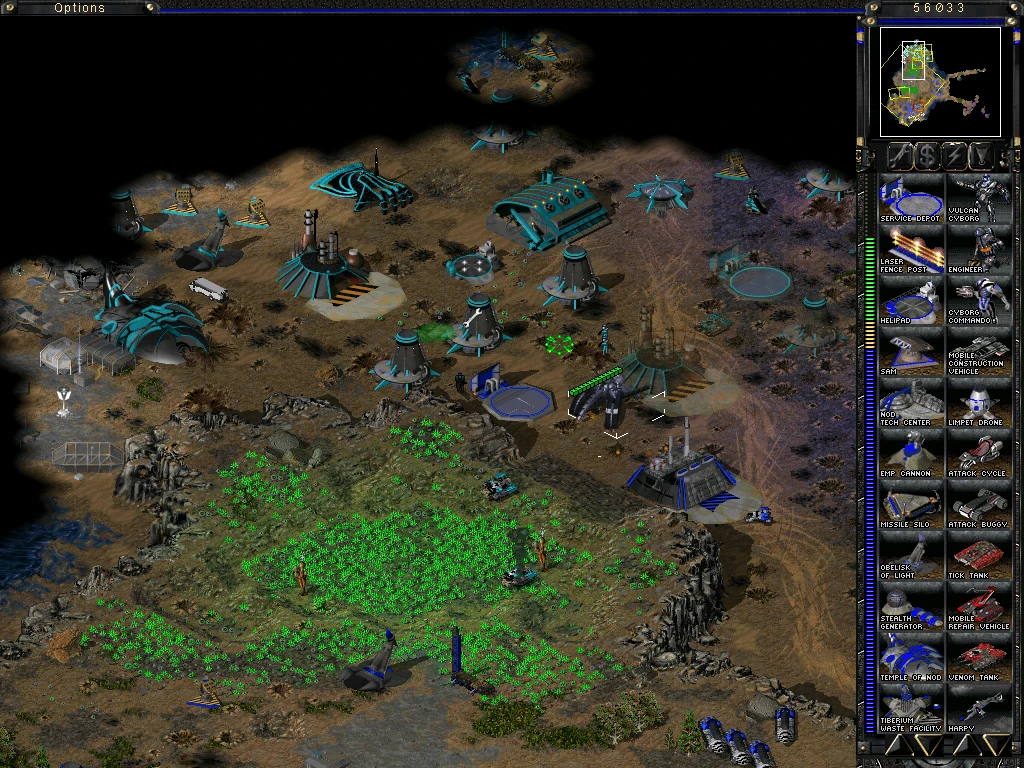Produce a Tick Tank
Image resolution: width=1024 pixels, height=768 pixels.
(x=979, y=556)
